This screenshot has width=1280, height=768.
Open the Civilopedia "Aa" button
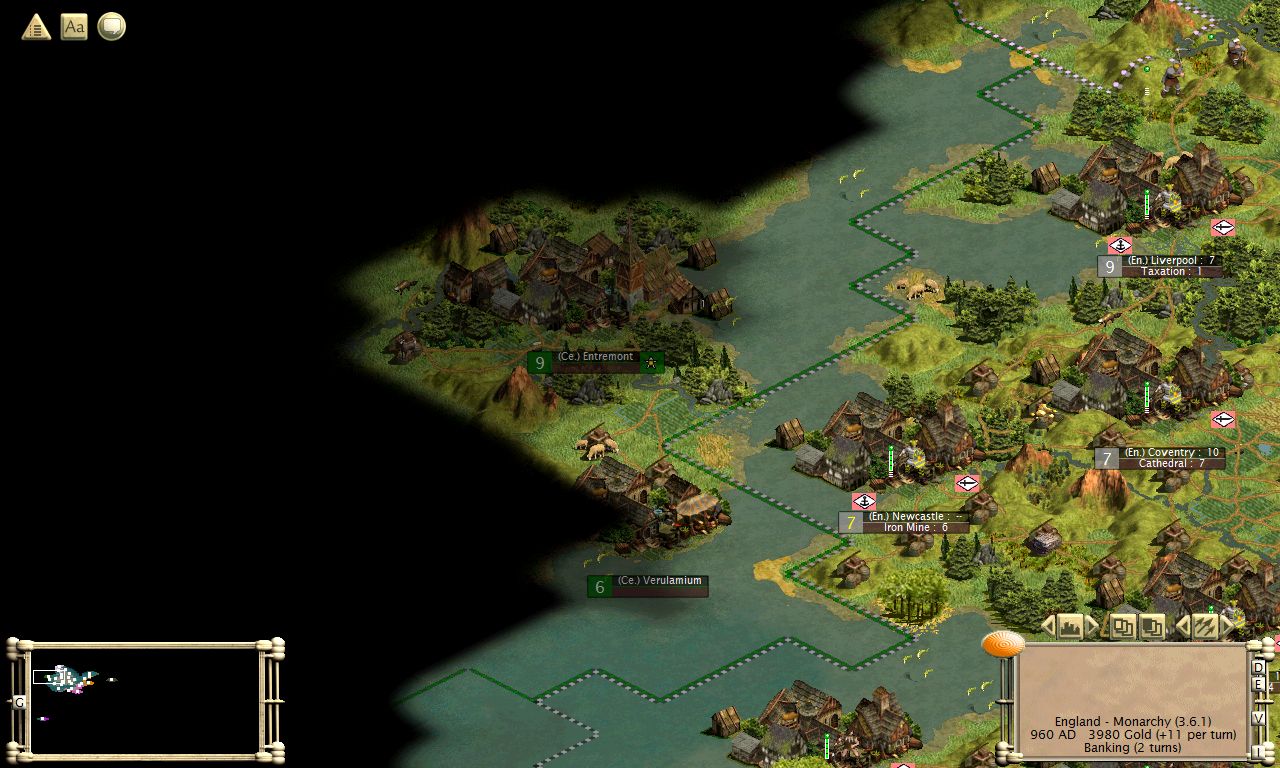pos(74,27)
